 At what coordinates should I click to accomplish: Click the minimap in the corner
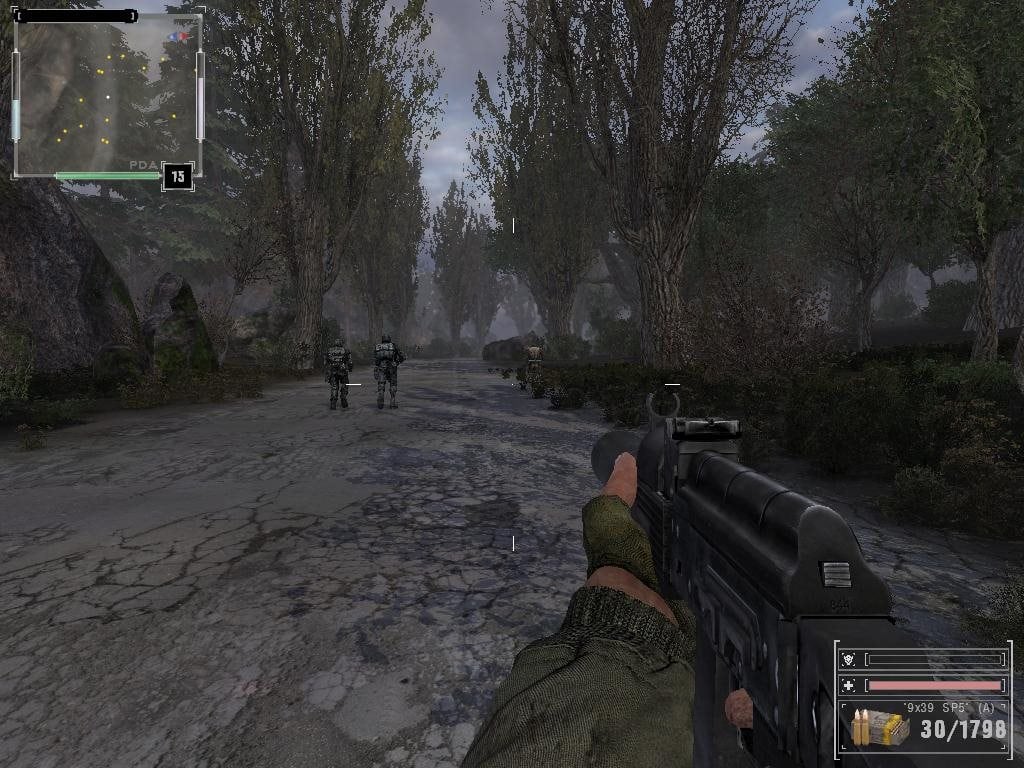pos(107,96)
